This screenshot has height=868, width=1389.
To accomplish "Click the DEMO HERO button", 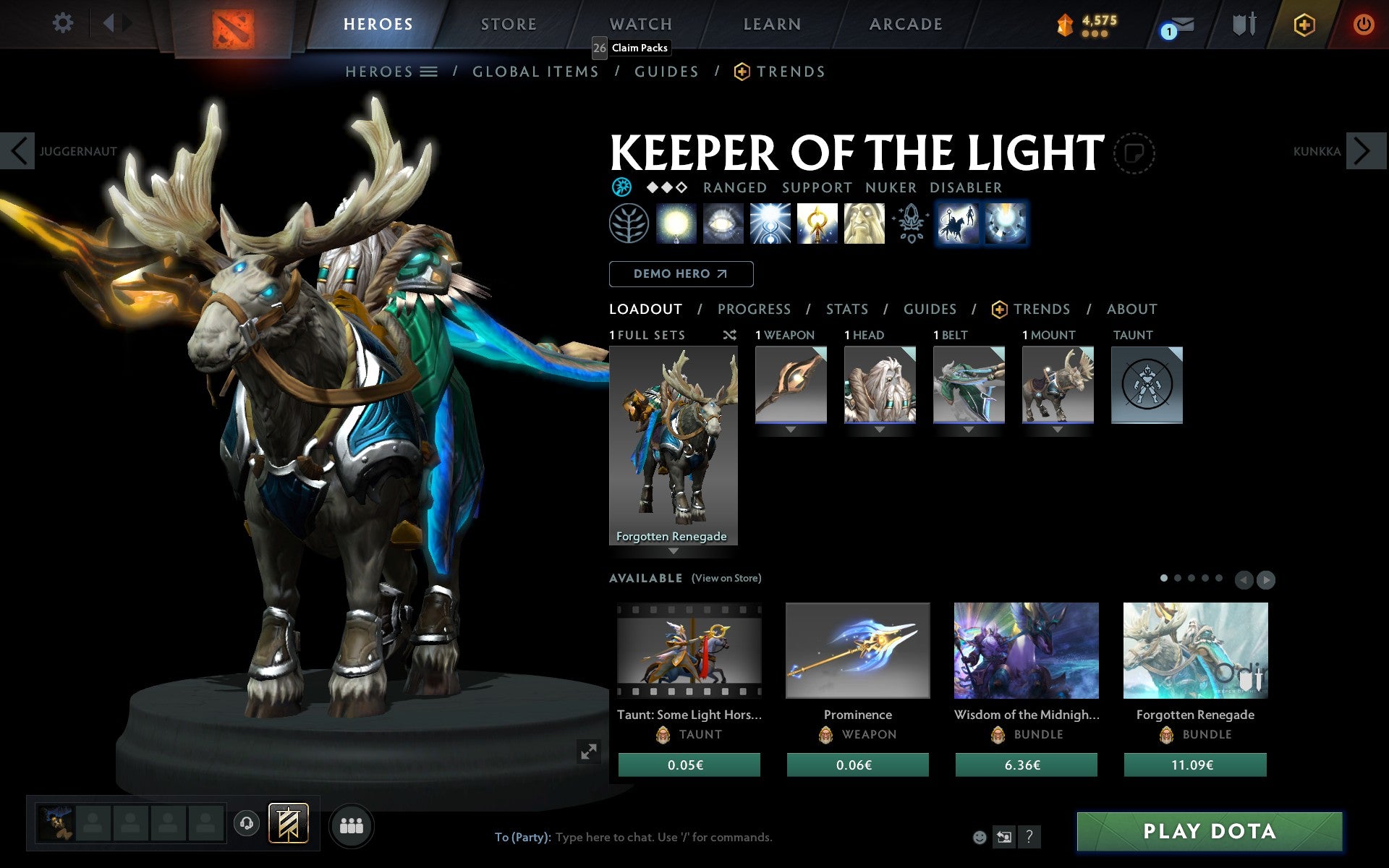I will point(681,274).
